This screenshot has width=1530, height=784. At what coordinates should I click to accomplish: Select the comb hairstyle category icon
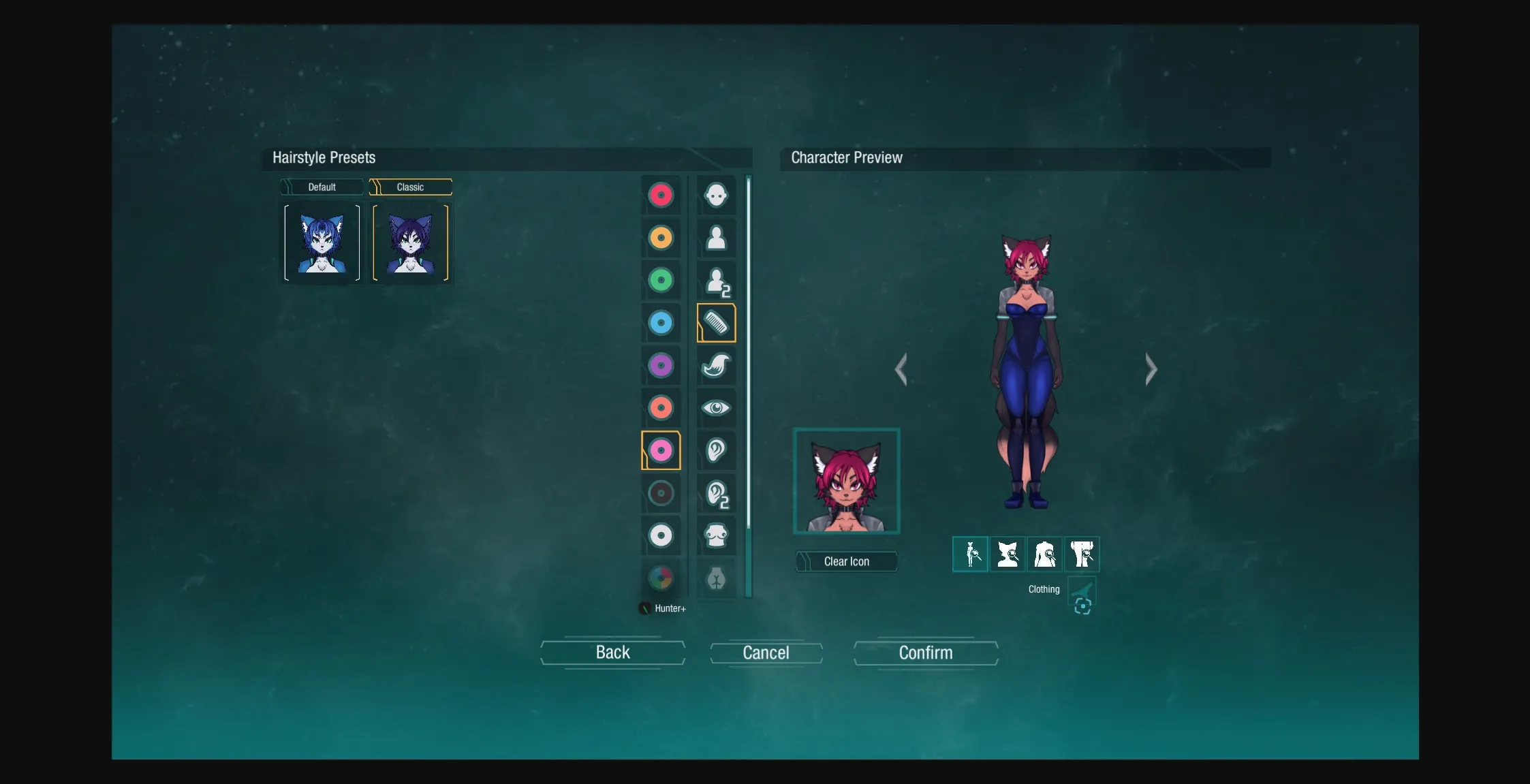tap(716, 324)
